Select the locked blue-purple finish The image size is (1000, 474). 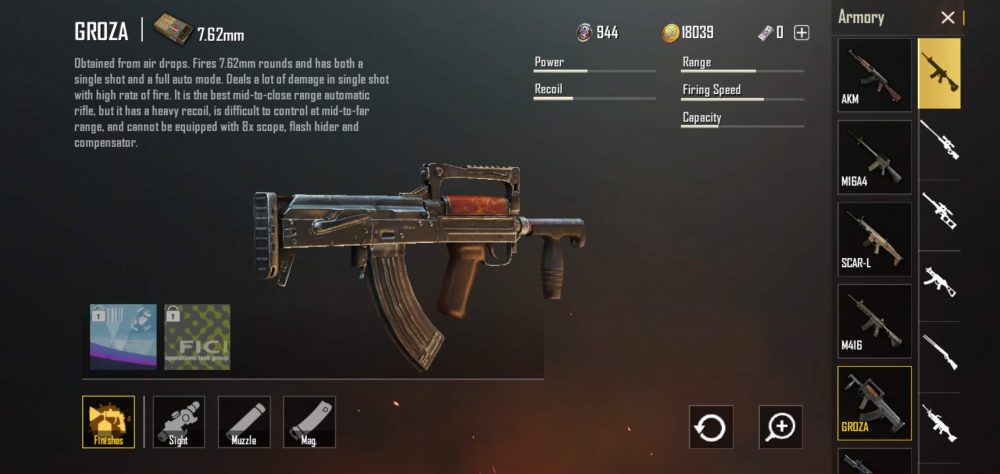point(123,337)
